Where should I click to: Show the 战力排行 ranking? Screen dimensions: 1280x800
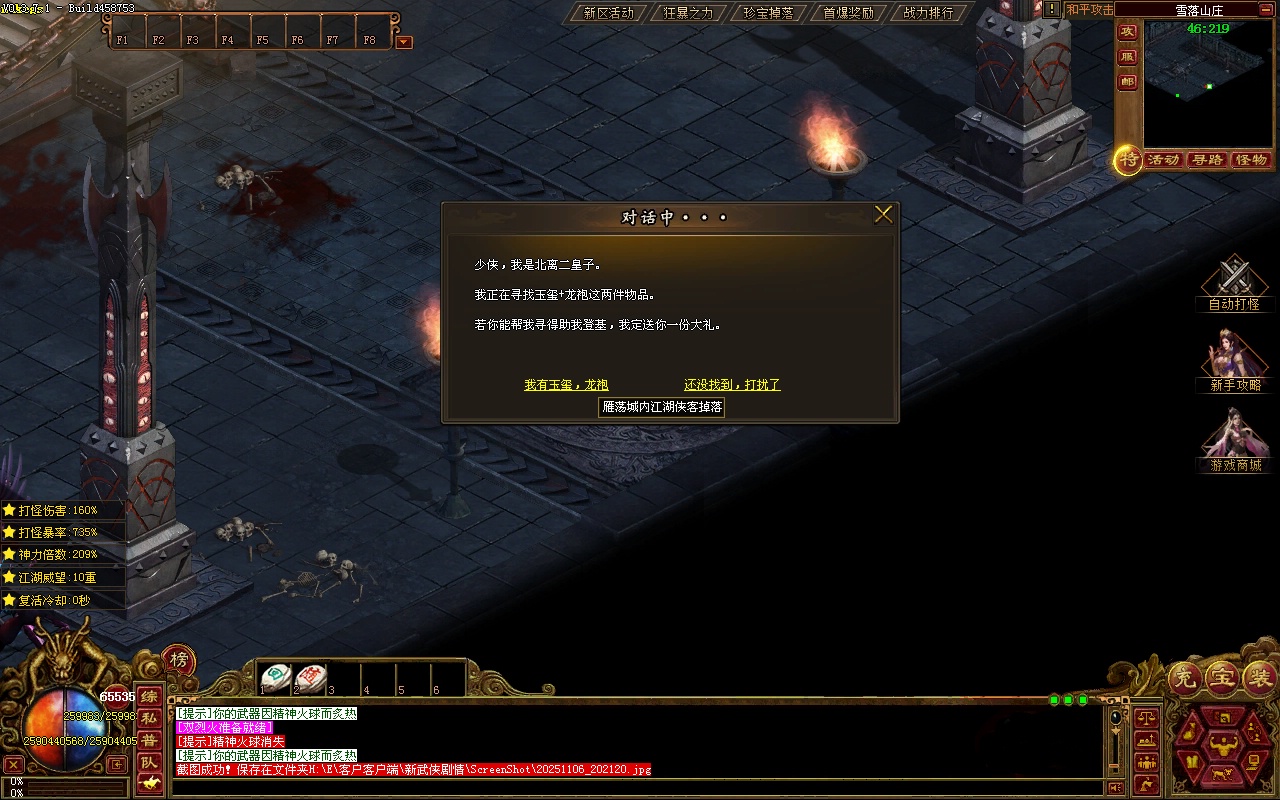(928, 13)
